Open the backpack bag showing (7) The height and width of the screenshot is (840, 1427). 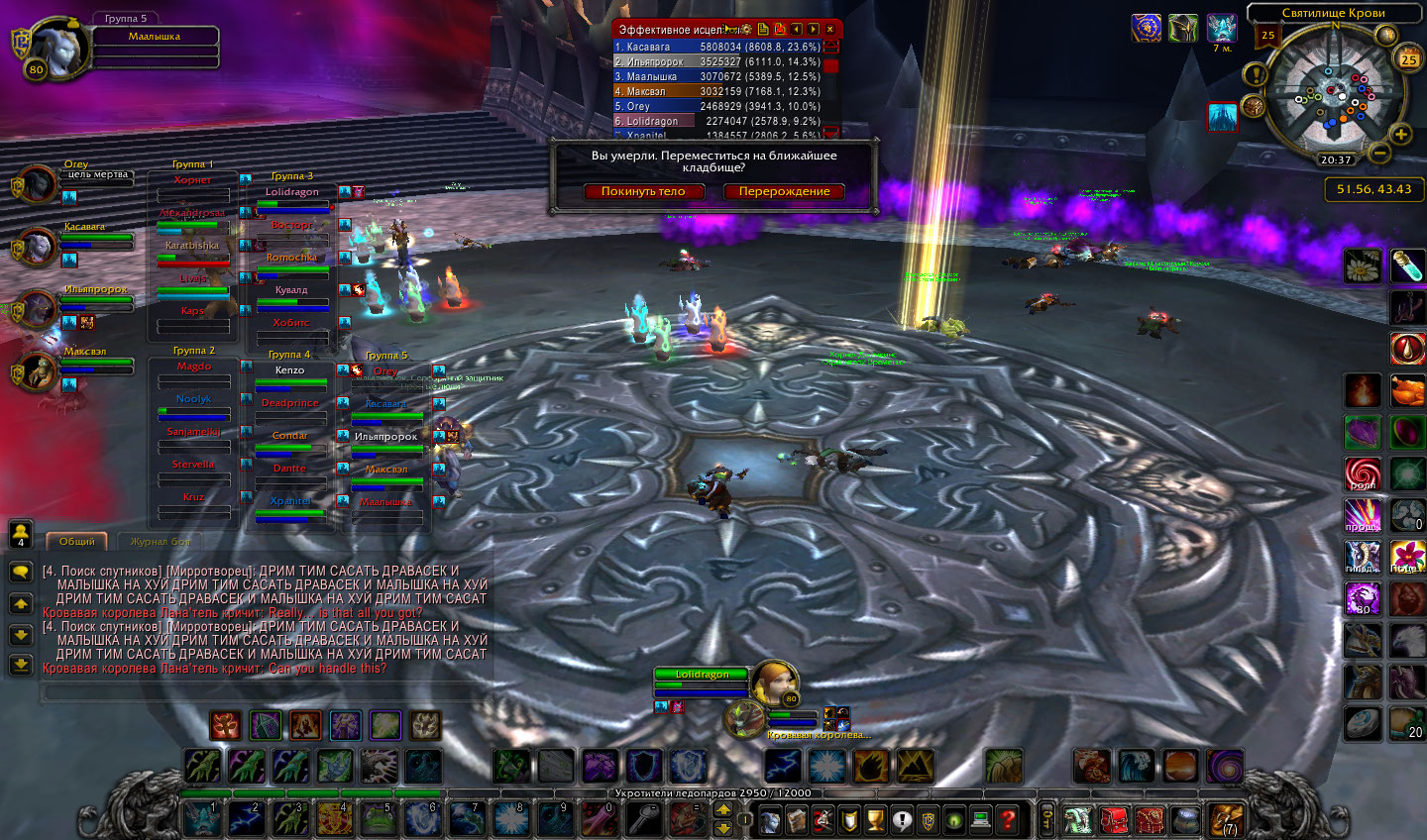coord(1226,819)
